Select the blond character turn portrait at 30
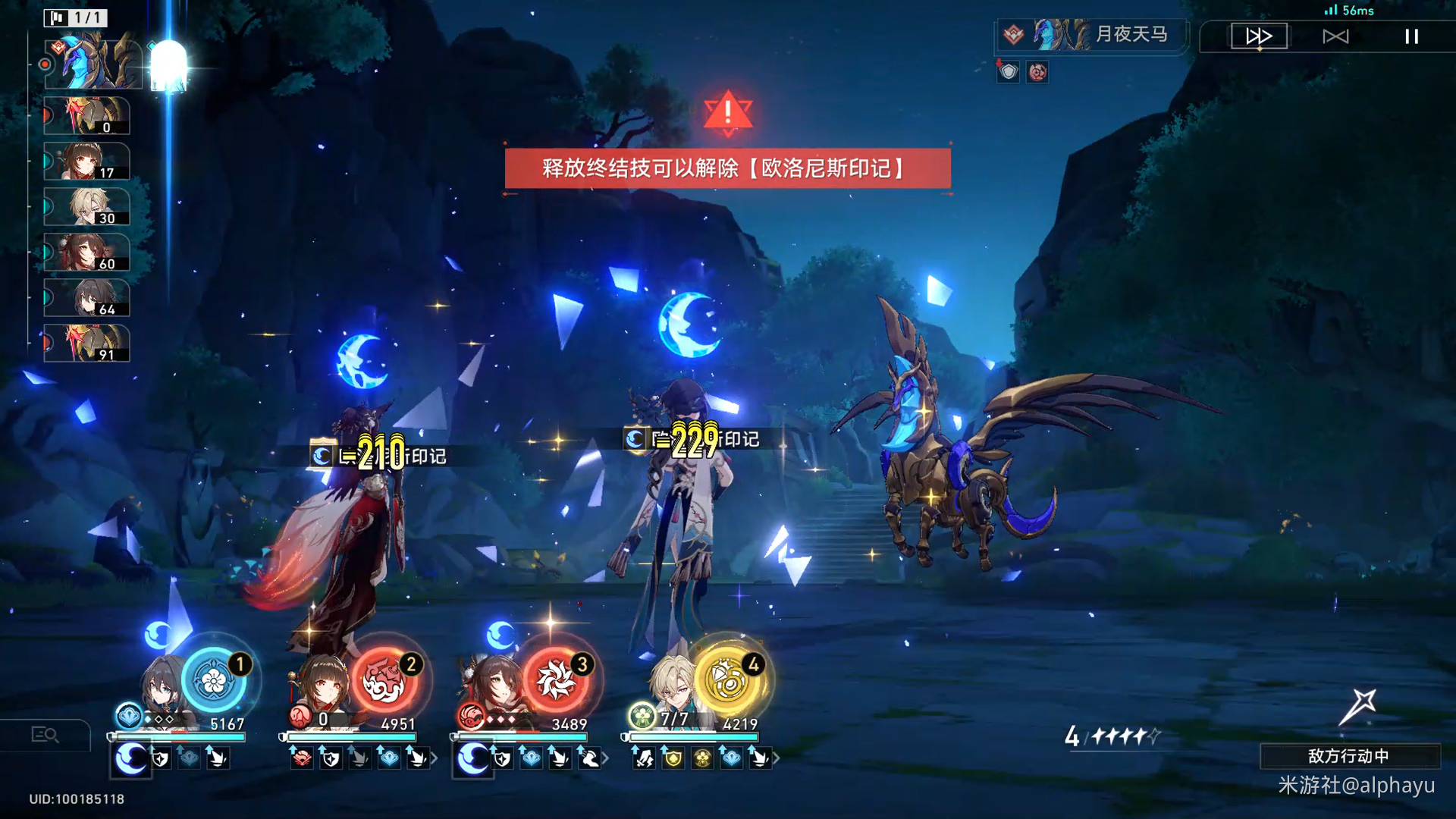Viewport: 1456px width, 819px height. (x=86, y=207)
